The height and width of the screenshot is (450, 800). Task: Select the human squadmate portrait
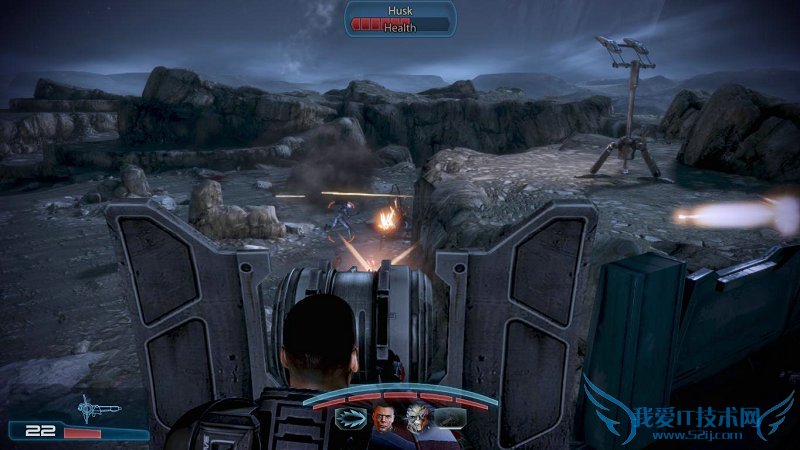(x=383, y=419)
